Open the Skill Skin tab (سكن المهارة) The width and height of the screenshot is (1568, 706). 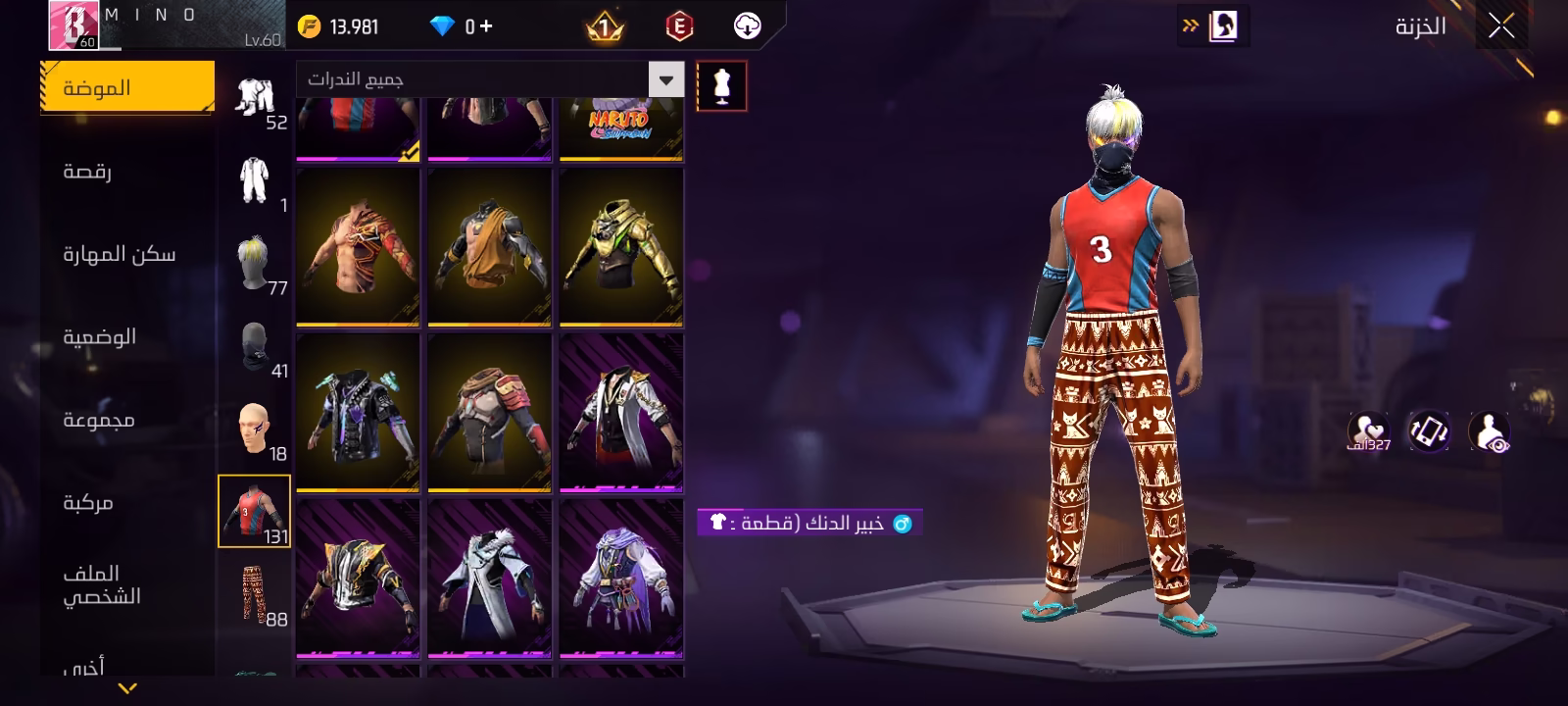pos(120,255)
